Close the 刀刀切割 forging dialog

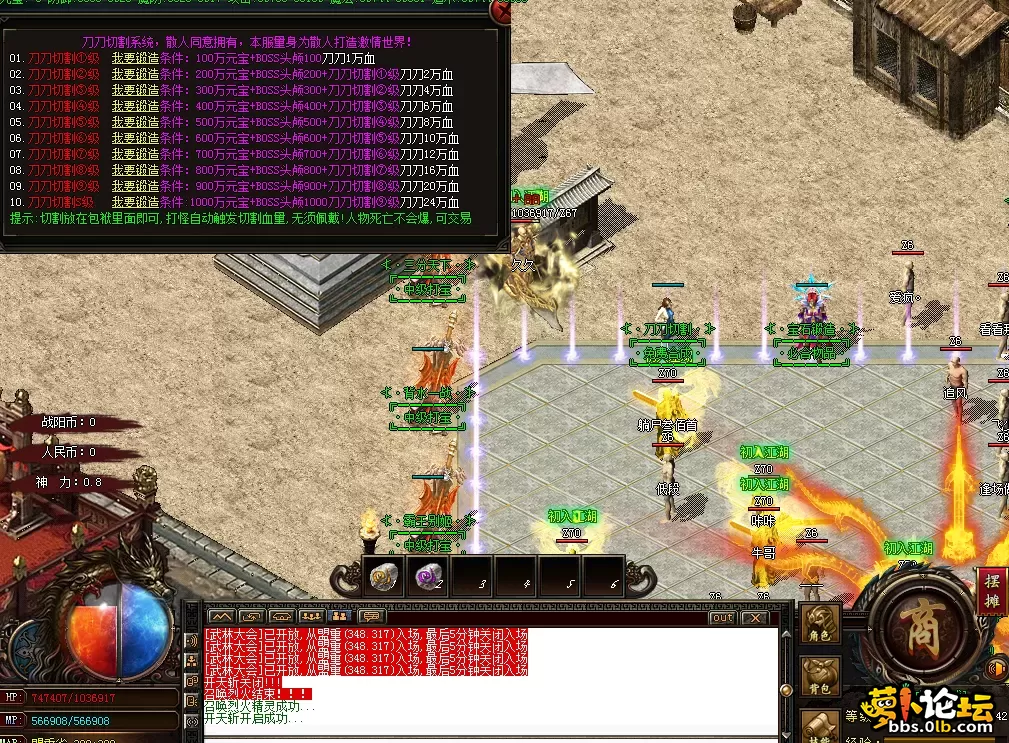pyautogui.click(x=499, y=11)
